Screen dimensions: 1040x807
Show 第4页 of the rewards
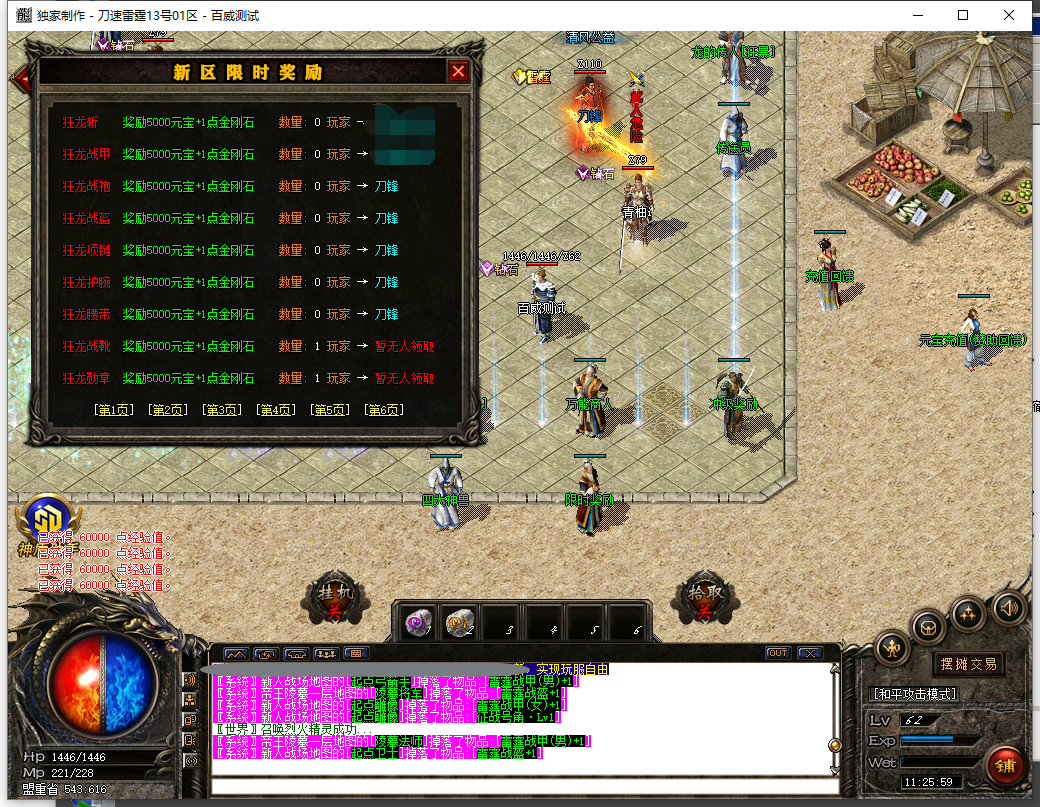(x=275, y=410)
